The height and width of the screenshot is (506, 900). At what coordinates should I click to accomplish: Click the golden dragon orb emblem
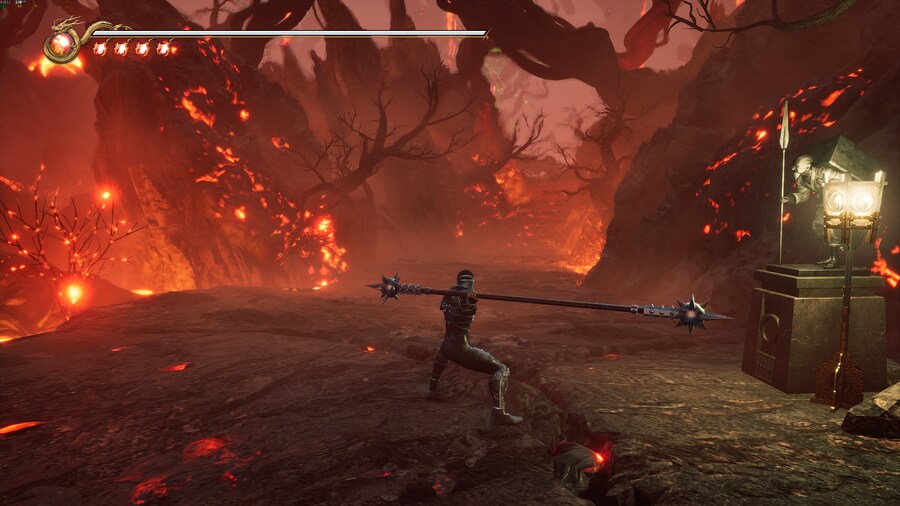(x=63, y=43)
